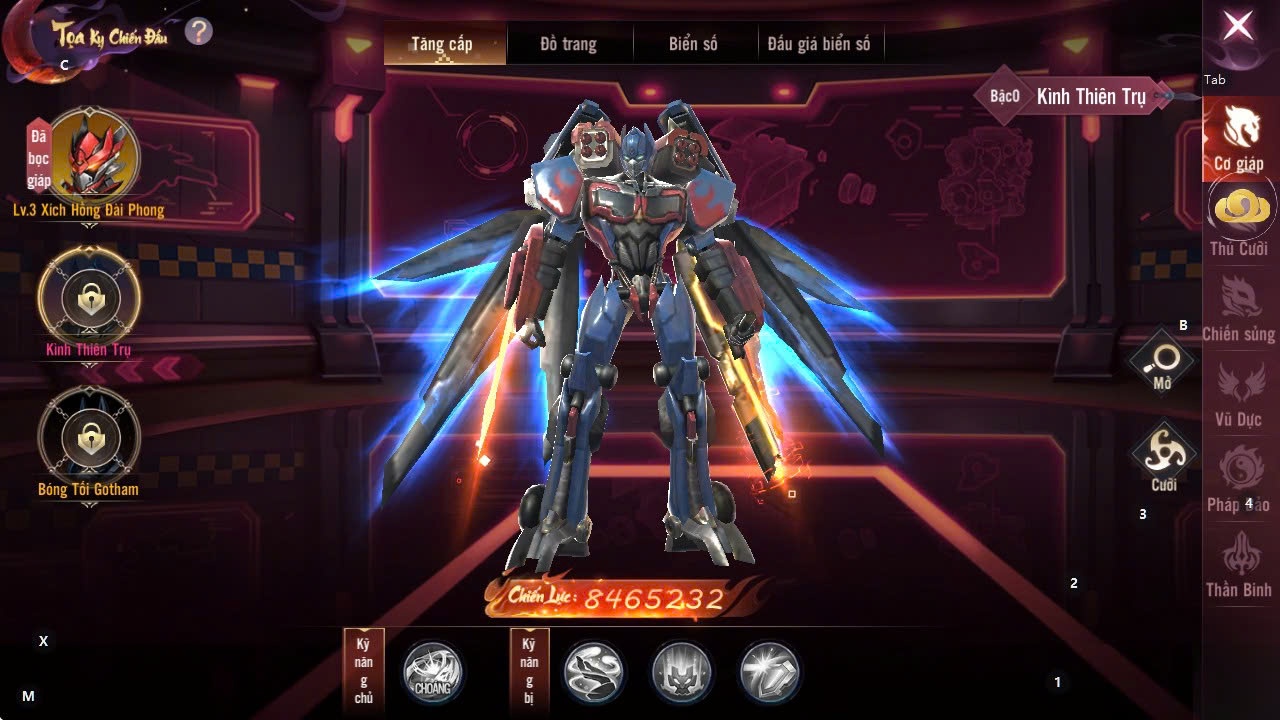Open the Cơ giáp category
This screenshot has width=1280, height=720.
(x=1239, y=137)
